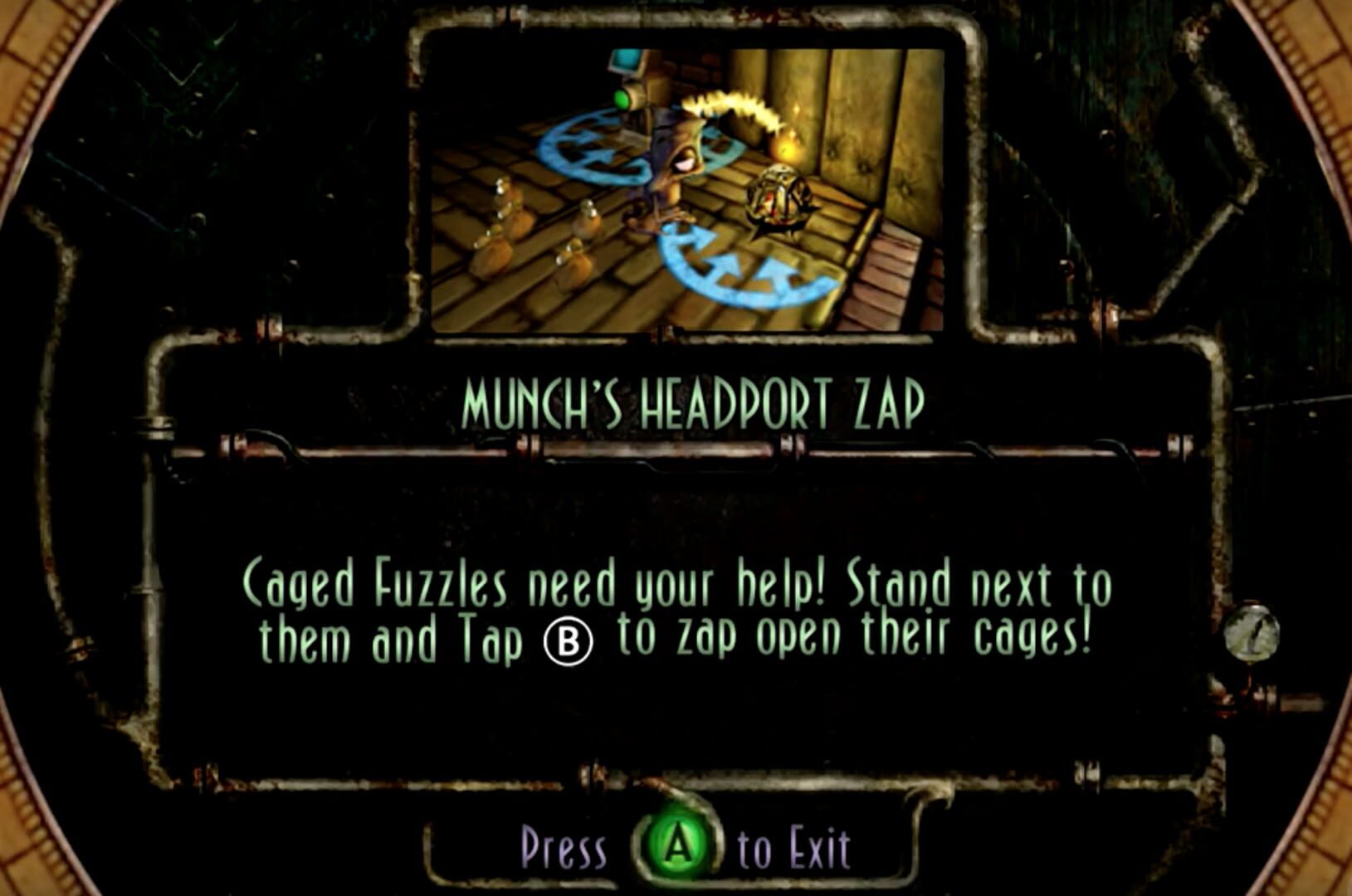Click the glowing zap effect above Abe
Viewport: 1352px width, 896px height.
pyautogui.click(x=730, y=104)
